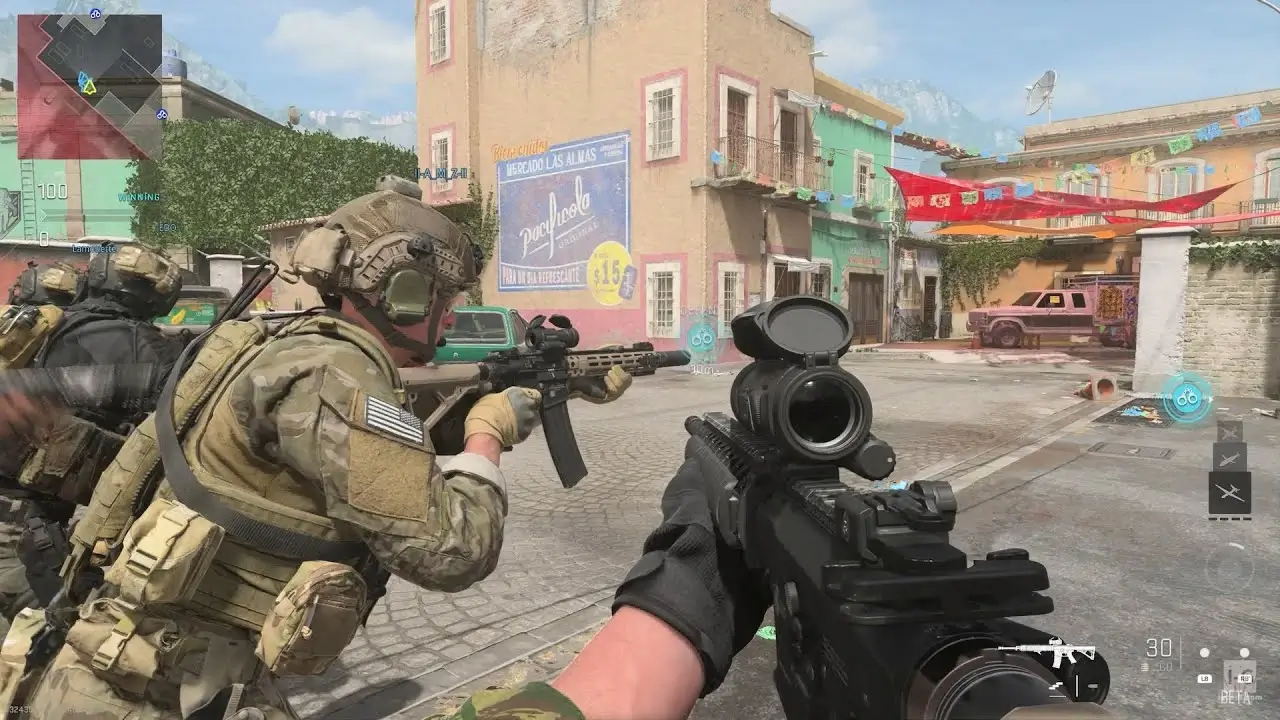Select the UAV drone killstreak icon
Viewport: 1280px width, 720px height.
click(x=1230, y=489)
